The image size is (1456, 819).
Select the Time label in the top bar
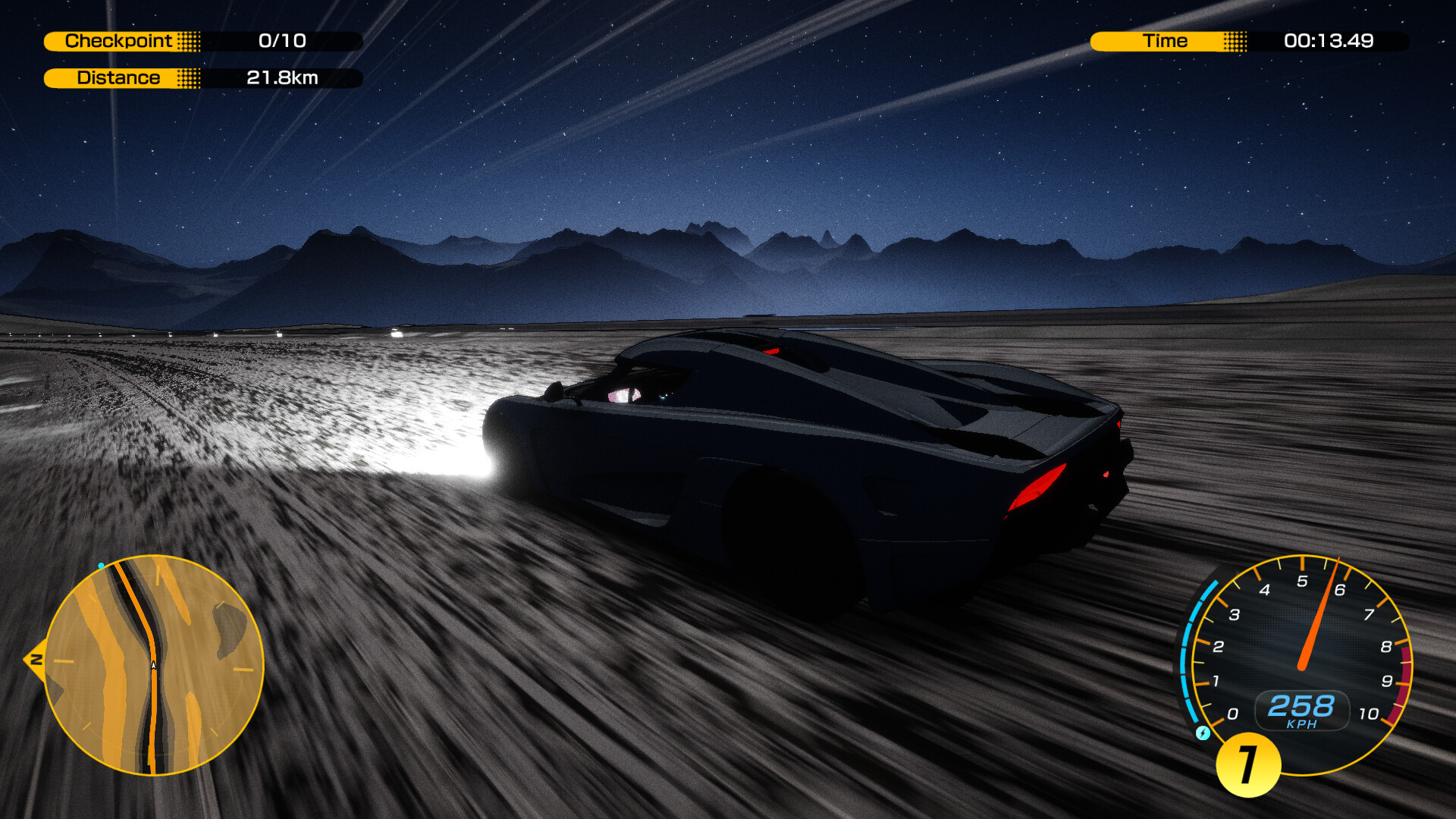tap(1166, 42)
